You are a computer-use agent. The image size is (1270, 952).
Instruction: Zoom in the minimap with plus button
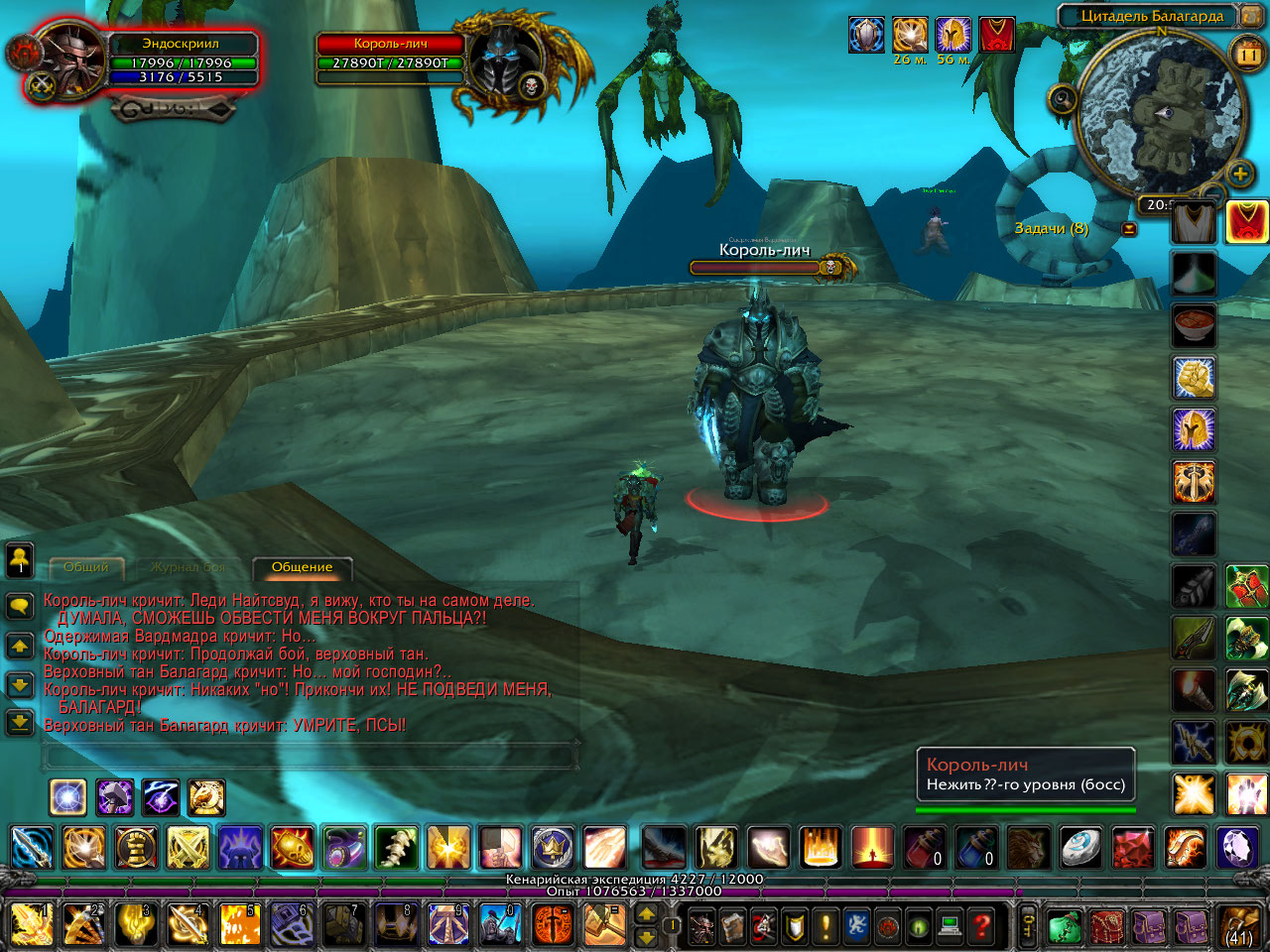[x=1239, y=175]
